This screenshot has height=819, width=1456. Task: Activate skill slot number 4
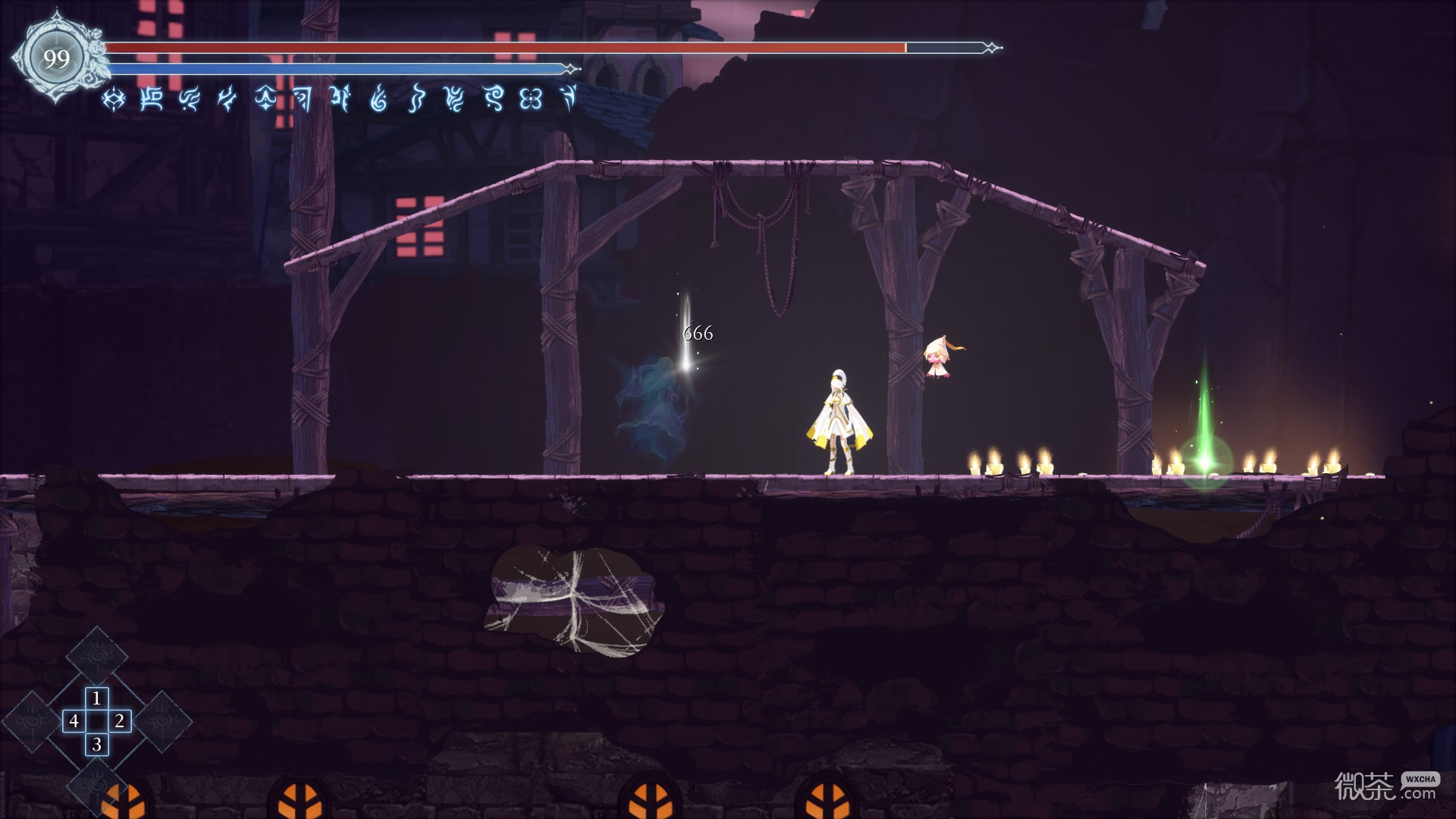tap(74, 720)
